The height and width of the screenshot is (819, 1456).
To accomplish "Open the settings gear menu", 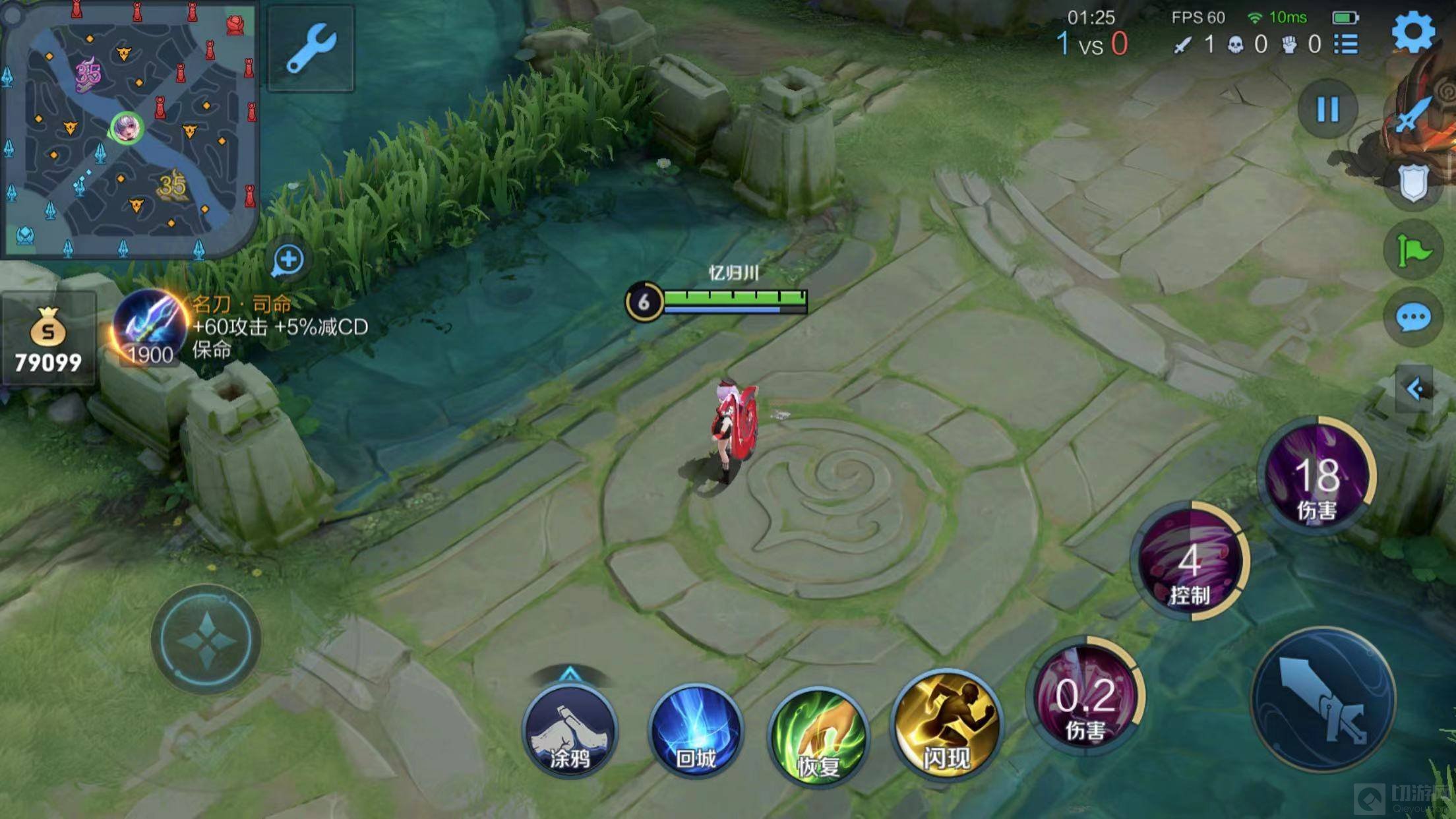I will pos(1413,32).
